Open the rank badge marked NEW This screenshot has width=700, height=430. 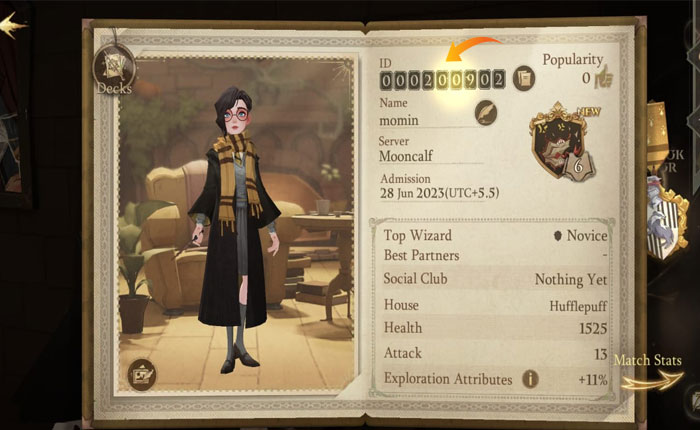(564, 146)
